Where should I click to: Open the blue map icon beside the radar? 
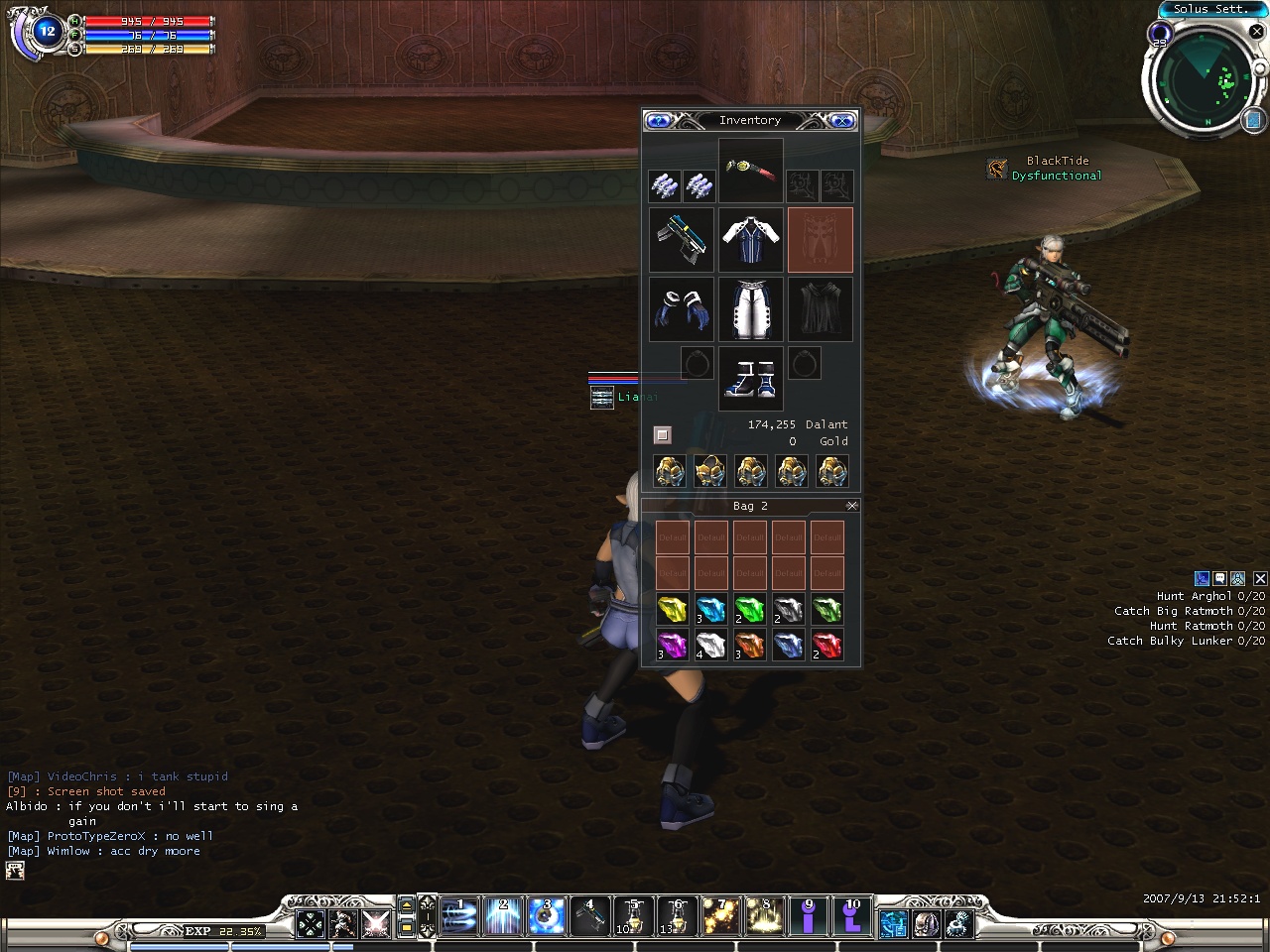point(1252,120)
